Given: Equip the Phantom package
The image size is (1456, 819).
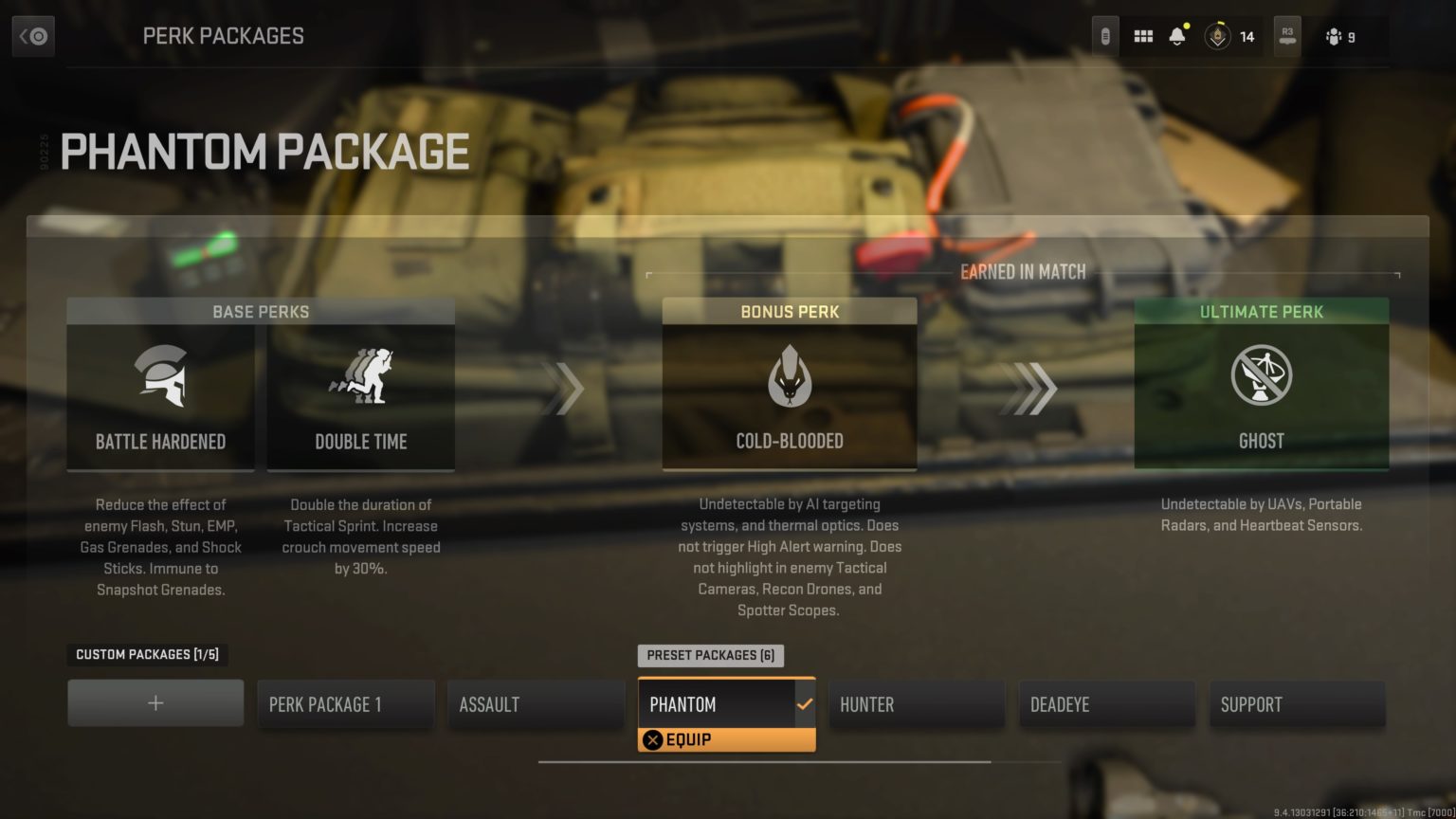Looking at the screenshot, I should click(726, 739).
